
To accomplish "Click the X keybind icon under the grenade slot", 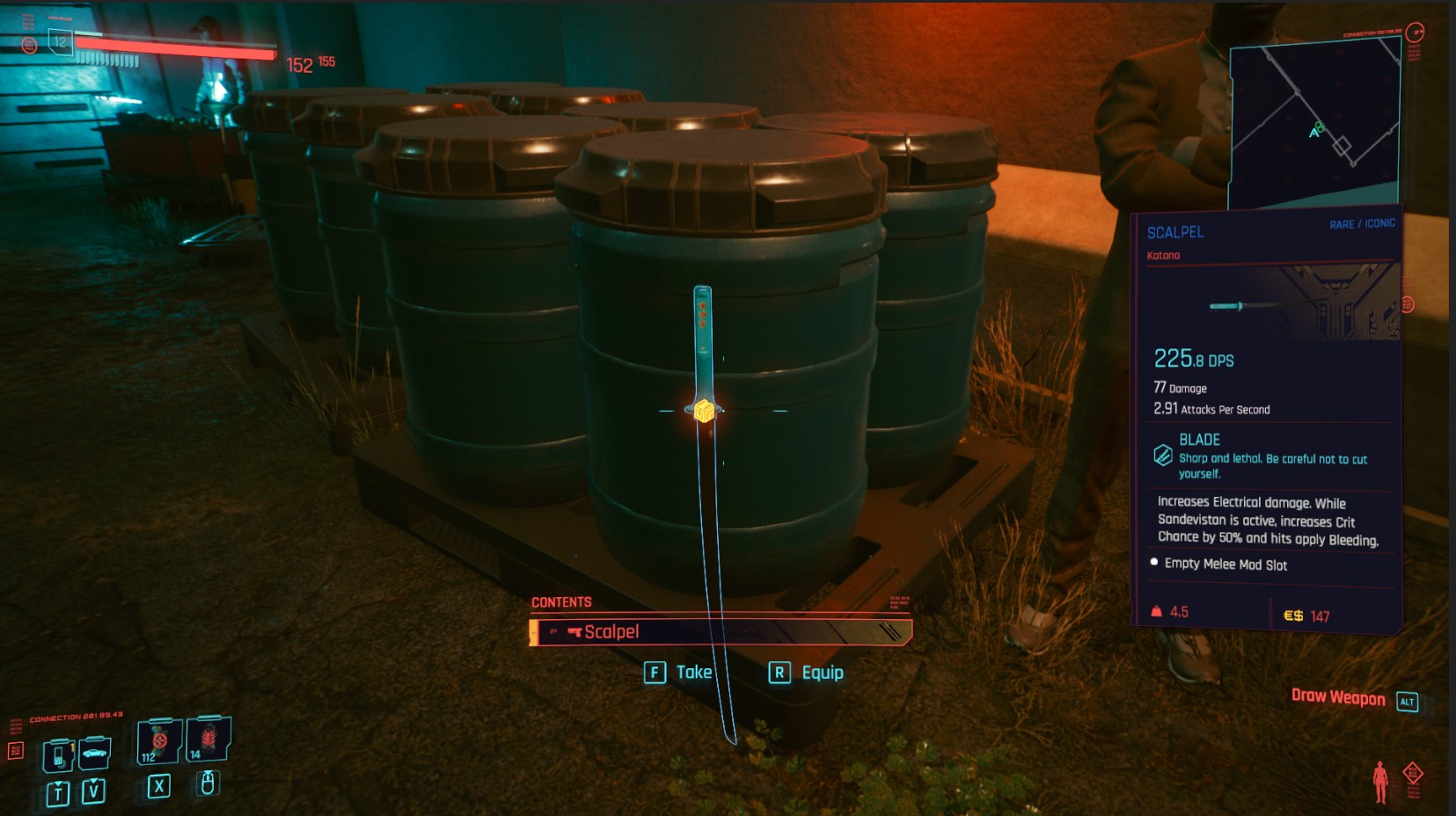I will pyautogui.click(x=158, y=787).
